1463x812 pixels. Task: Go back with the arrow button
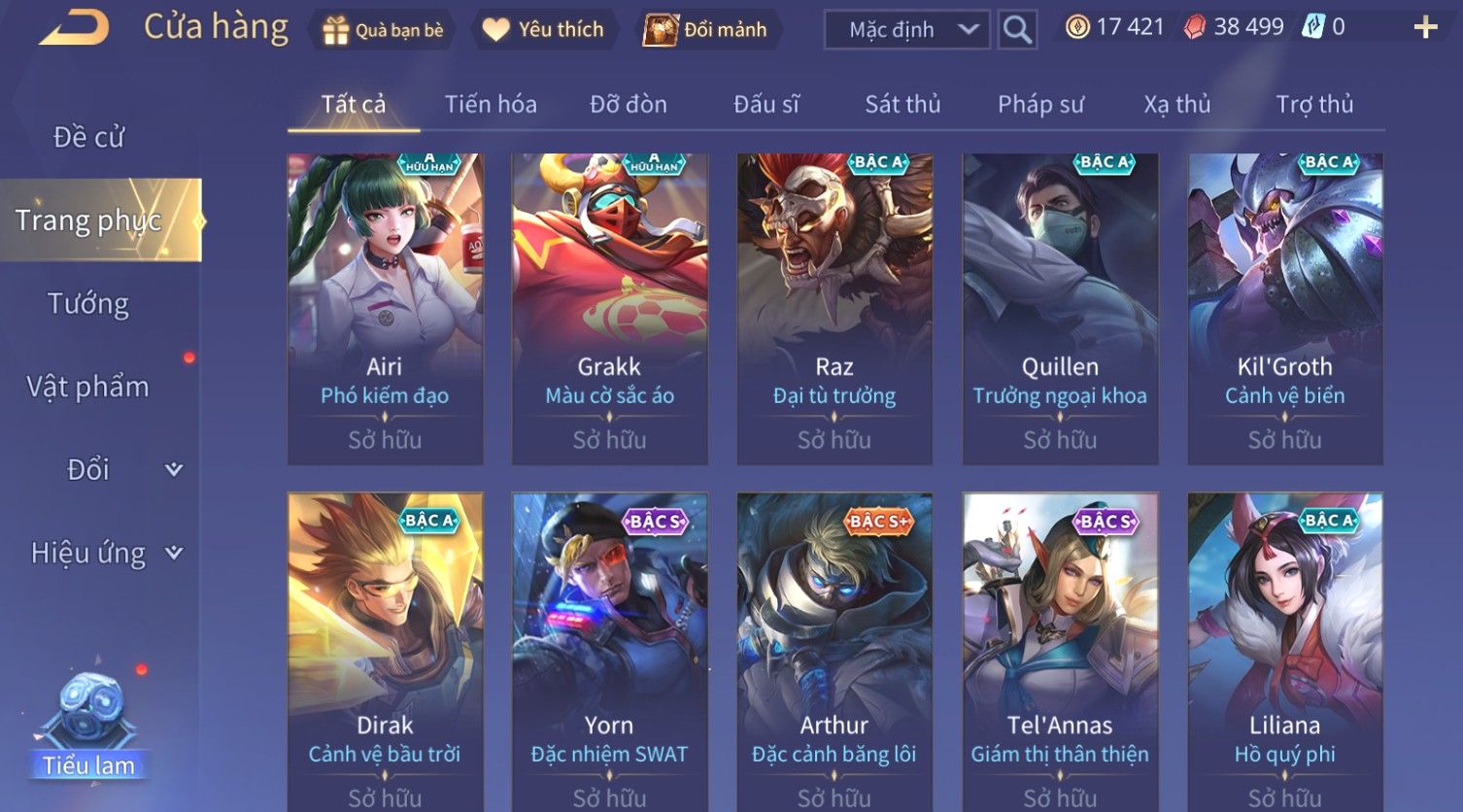point(74,27)
